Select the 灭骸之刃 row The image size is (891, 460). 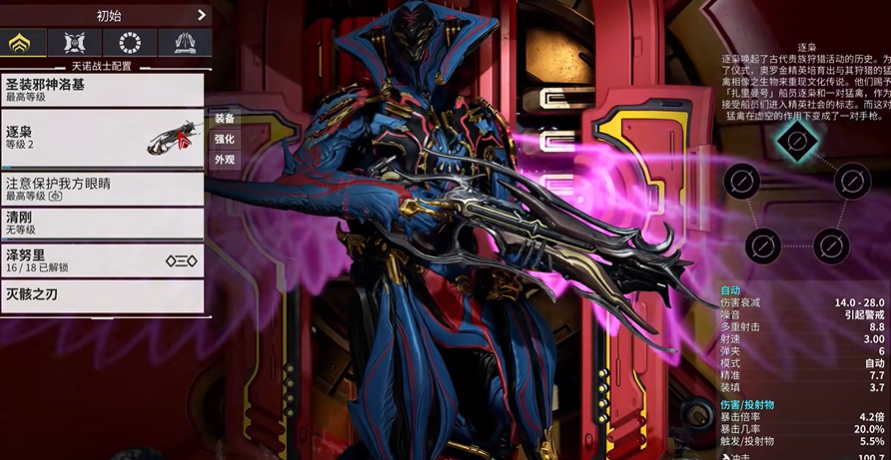click(100, 295)
